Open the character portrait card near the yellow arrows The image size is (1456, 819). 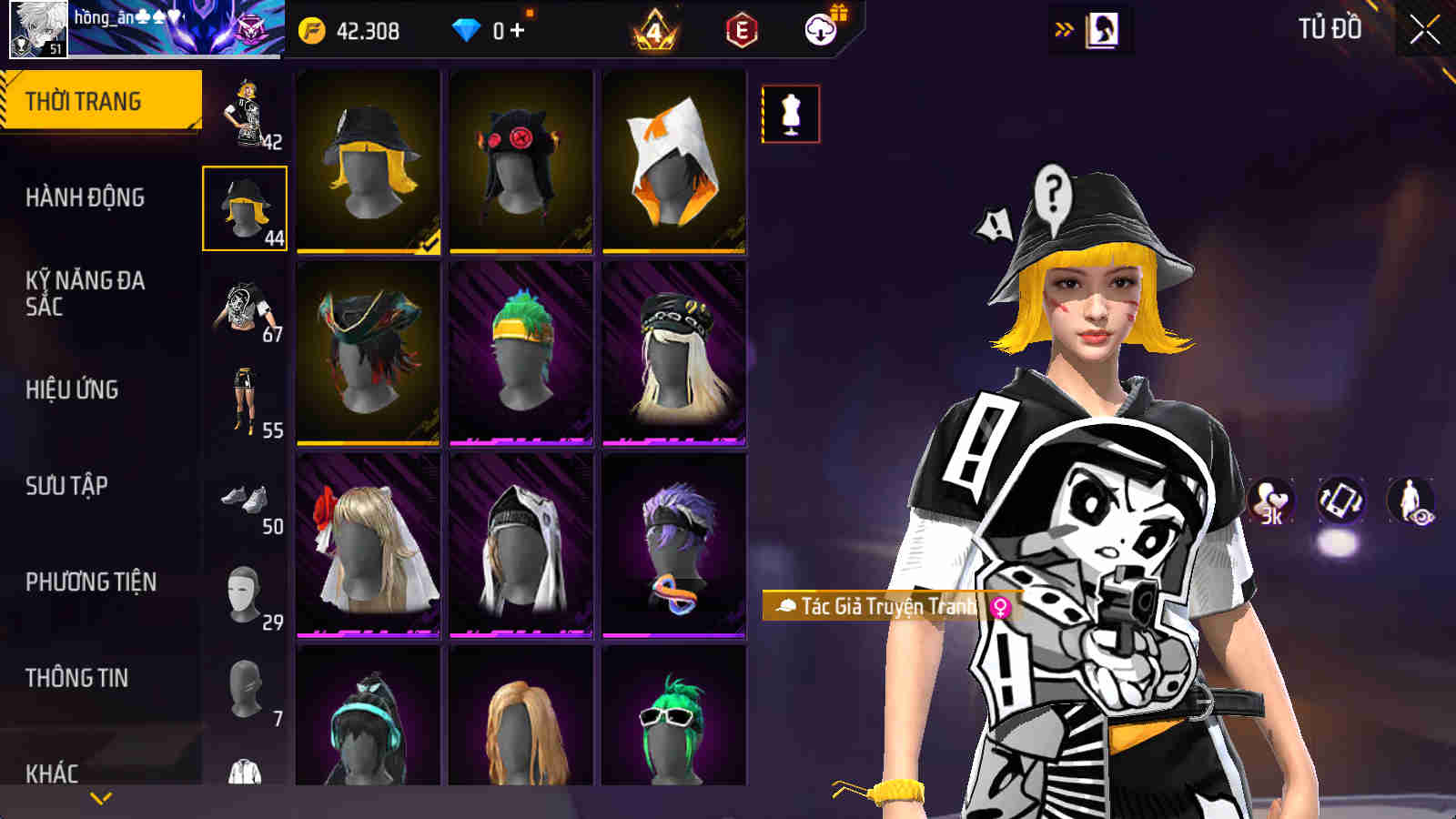click(x=1104, y=29)
